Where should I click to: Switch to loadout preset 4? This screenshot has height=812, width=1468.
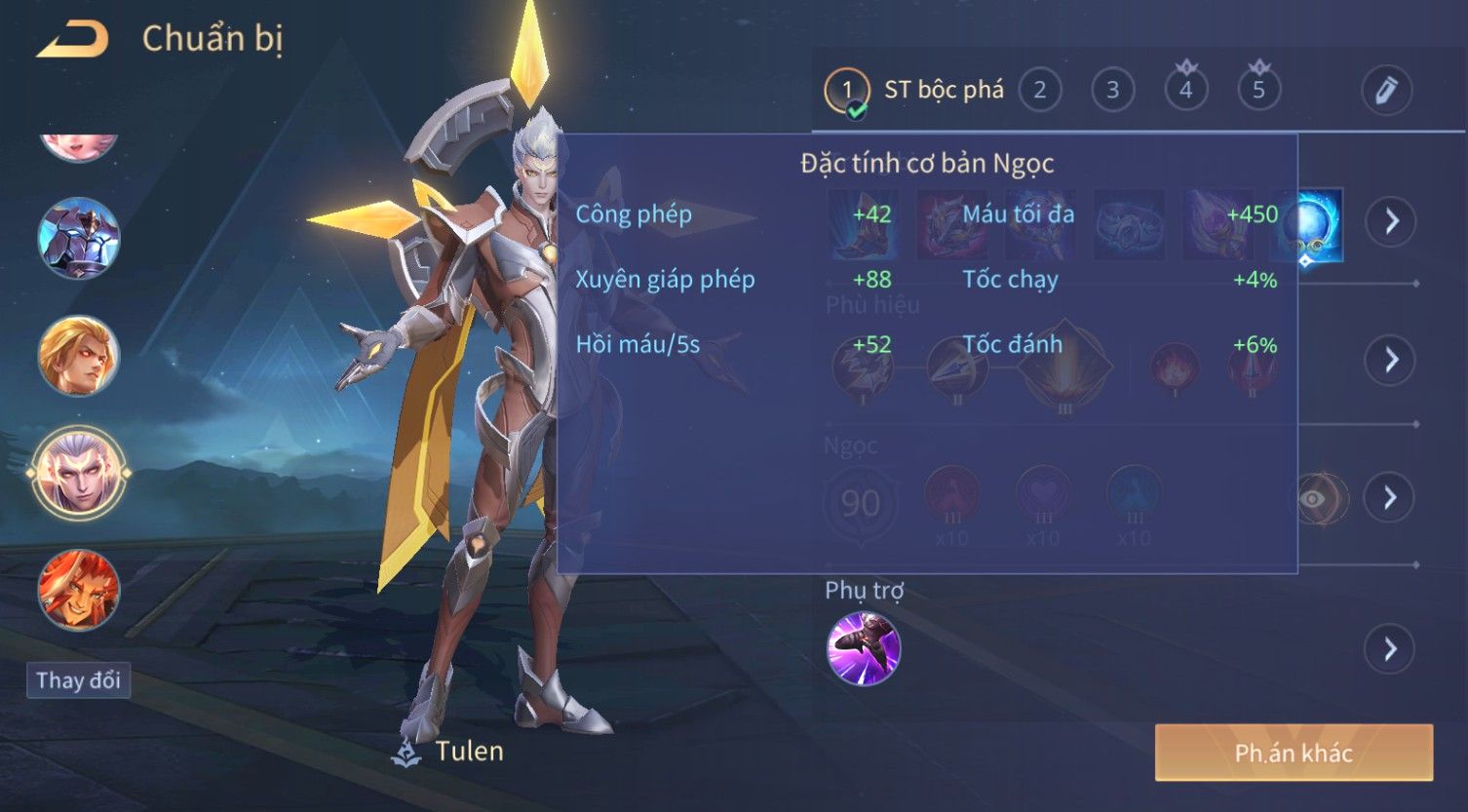[1185, 91]
